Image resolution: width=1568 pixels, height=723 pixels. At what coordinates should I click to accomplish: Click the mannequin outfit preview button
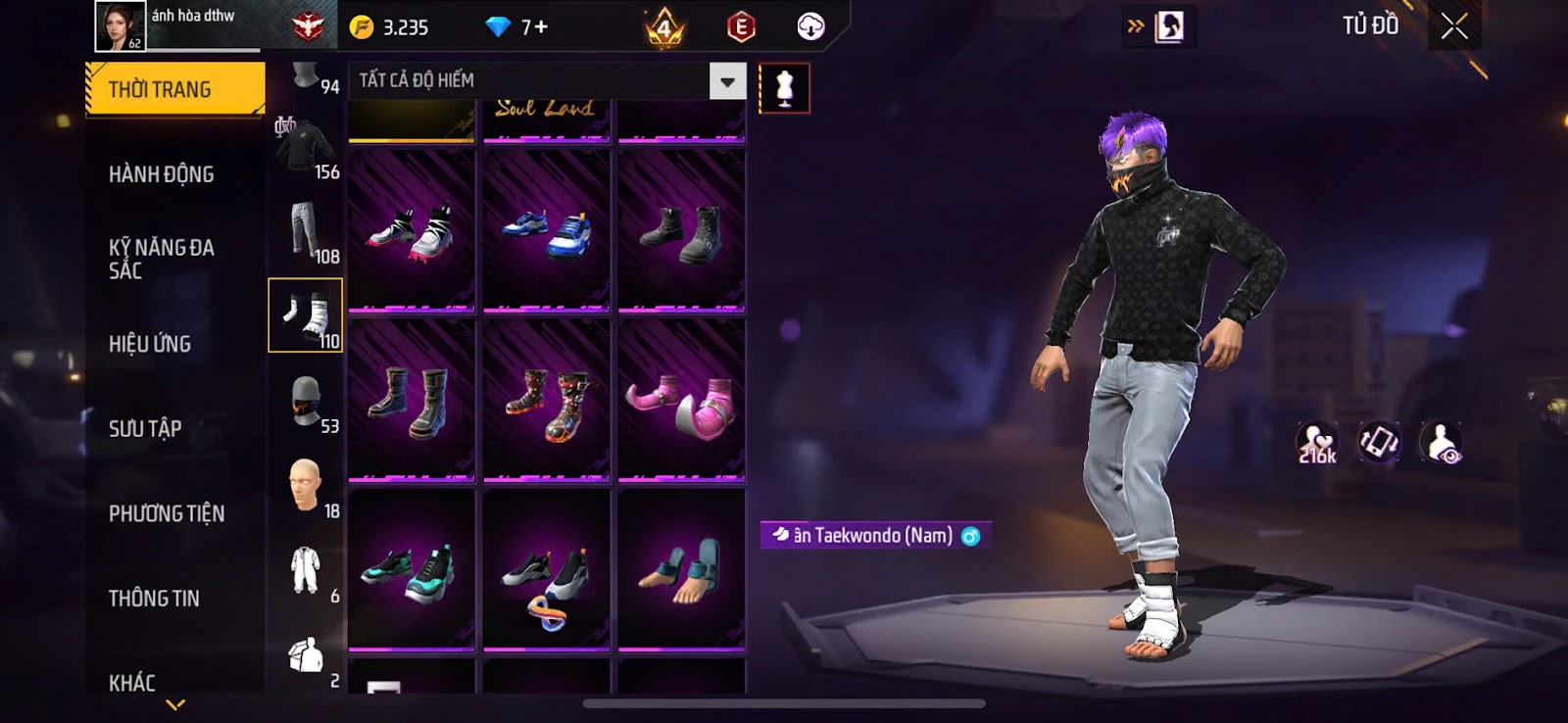(x=784, y=88)
